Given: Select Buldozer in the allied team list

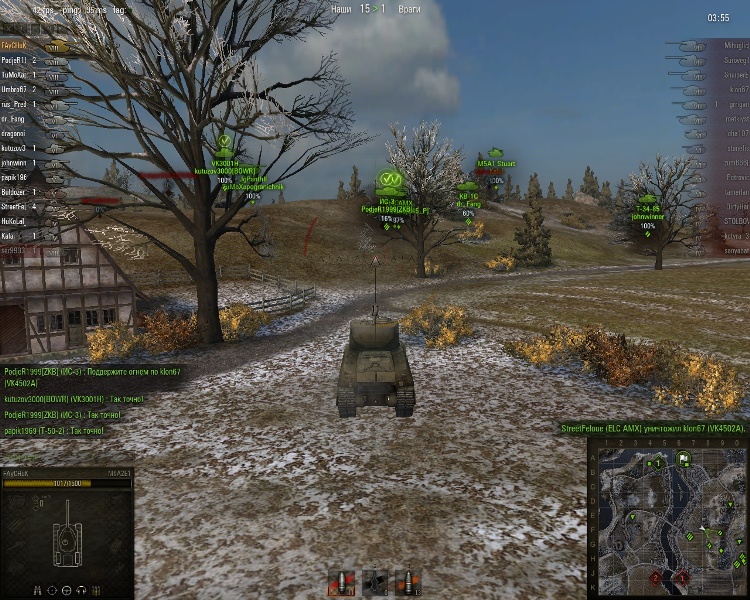Looking at the screenshot, I should pos(14,191).
